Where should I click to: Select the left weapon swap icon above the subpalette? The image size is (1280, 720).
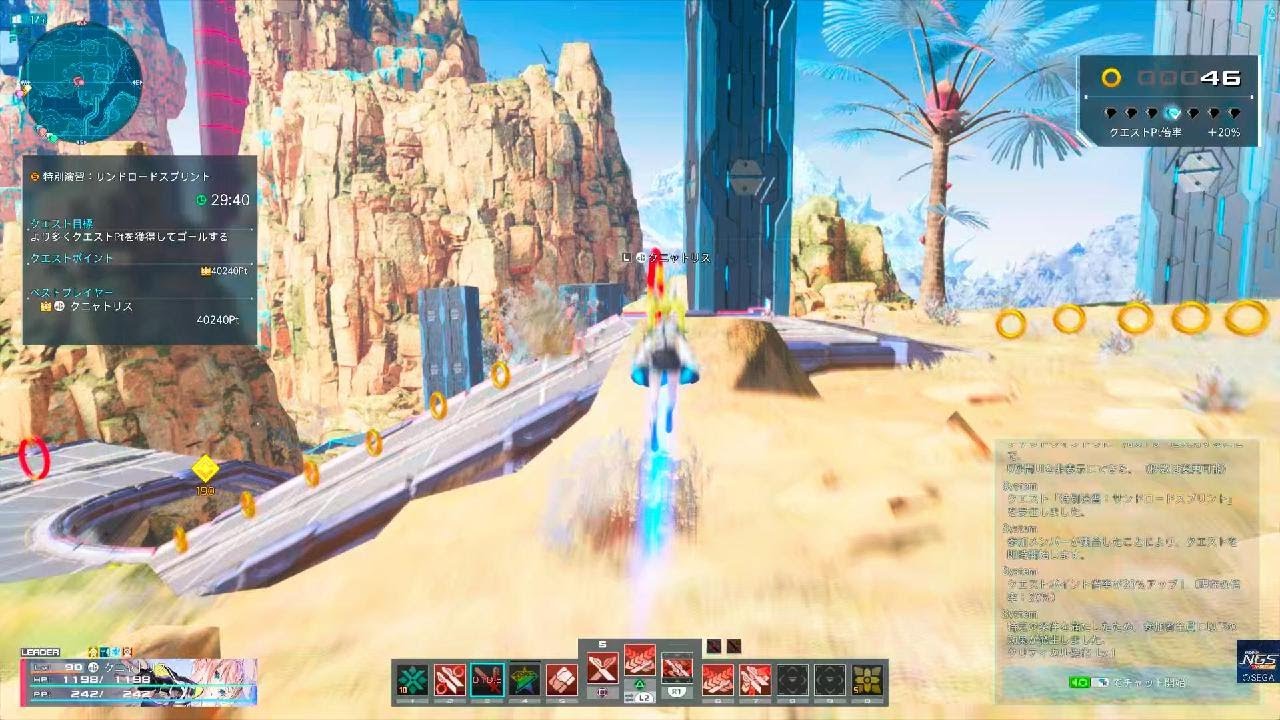[x=713, y=646]
